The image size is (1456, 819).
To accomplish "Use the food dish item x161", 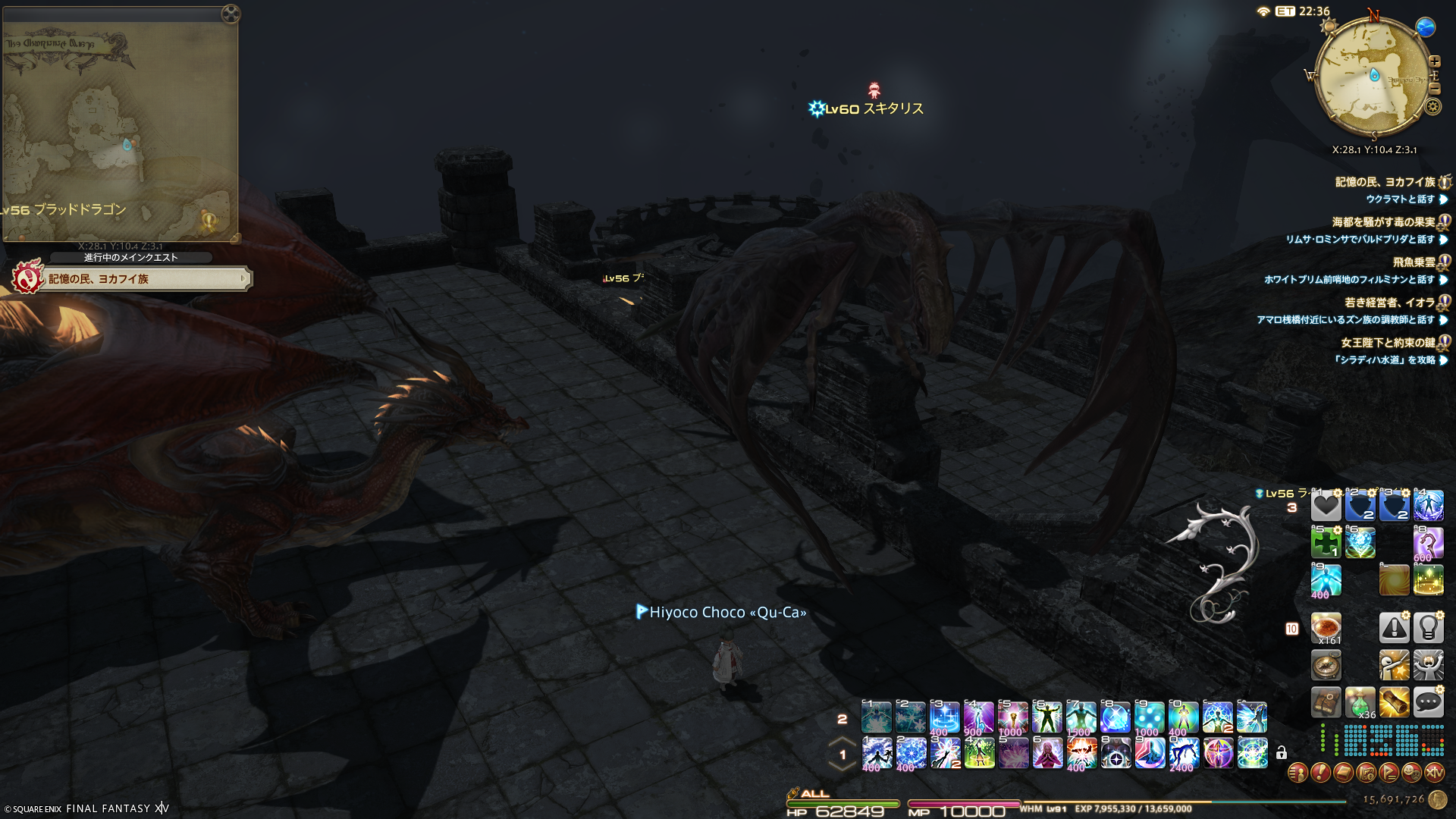I will 1326,628.
